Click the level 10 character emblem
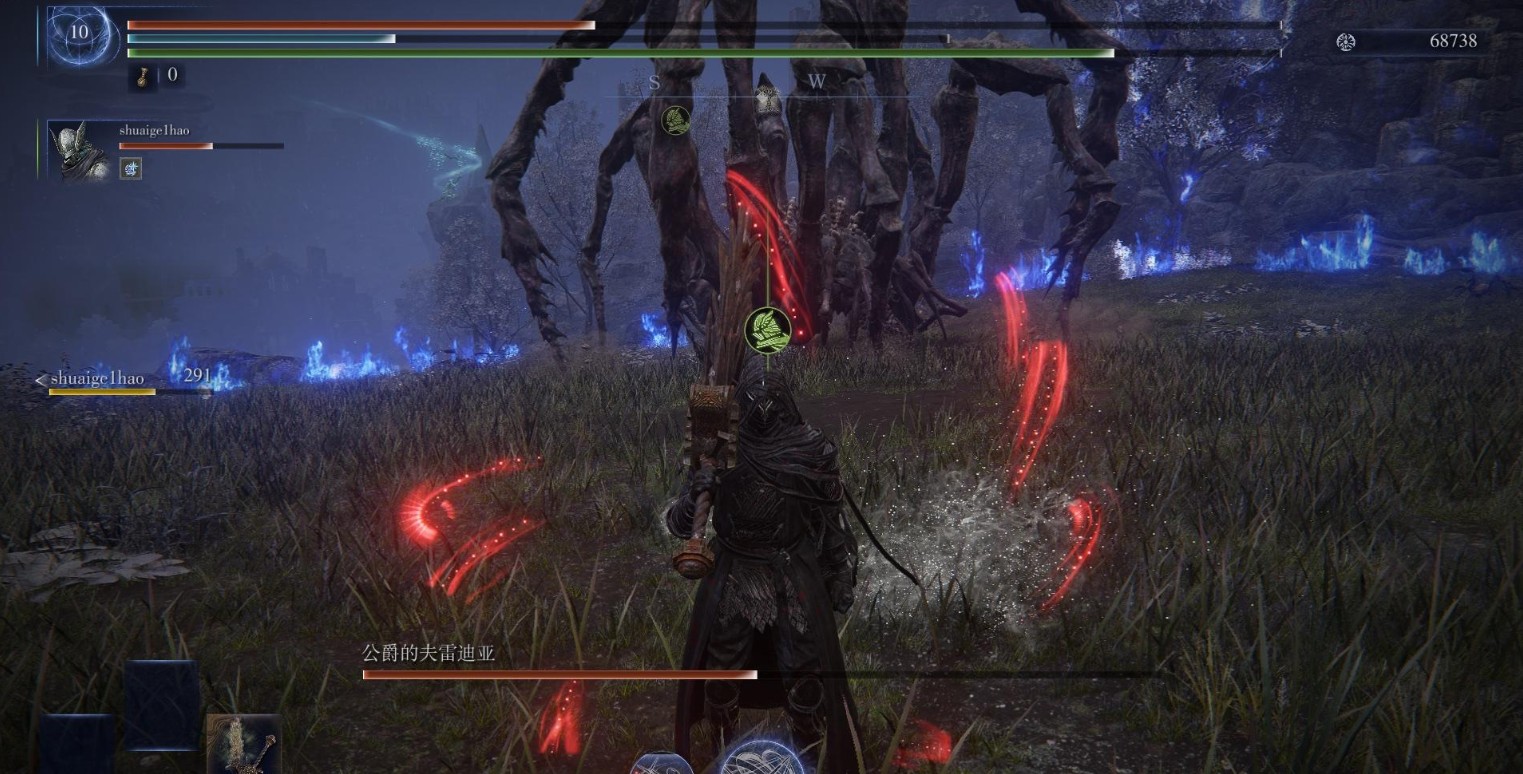1523x774 pixels. 78,34
